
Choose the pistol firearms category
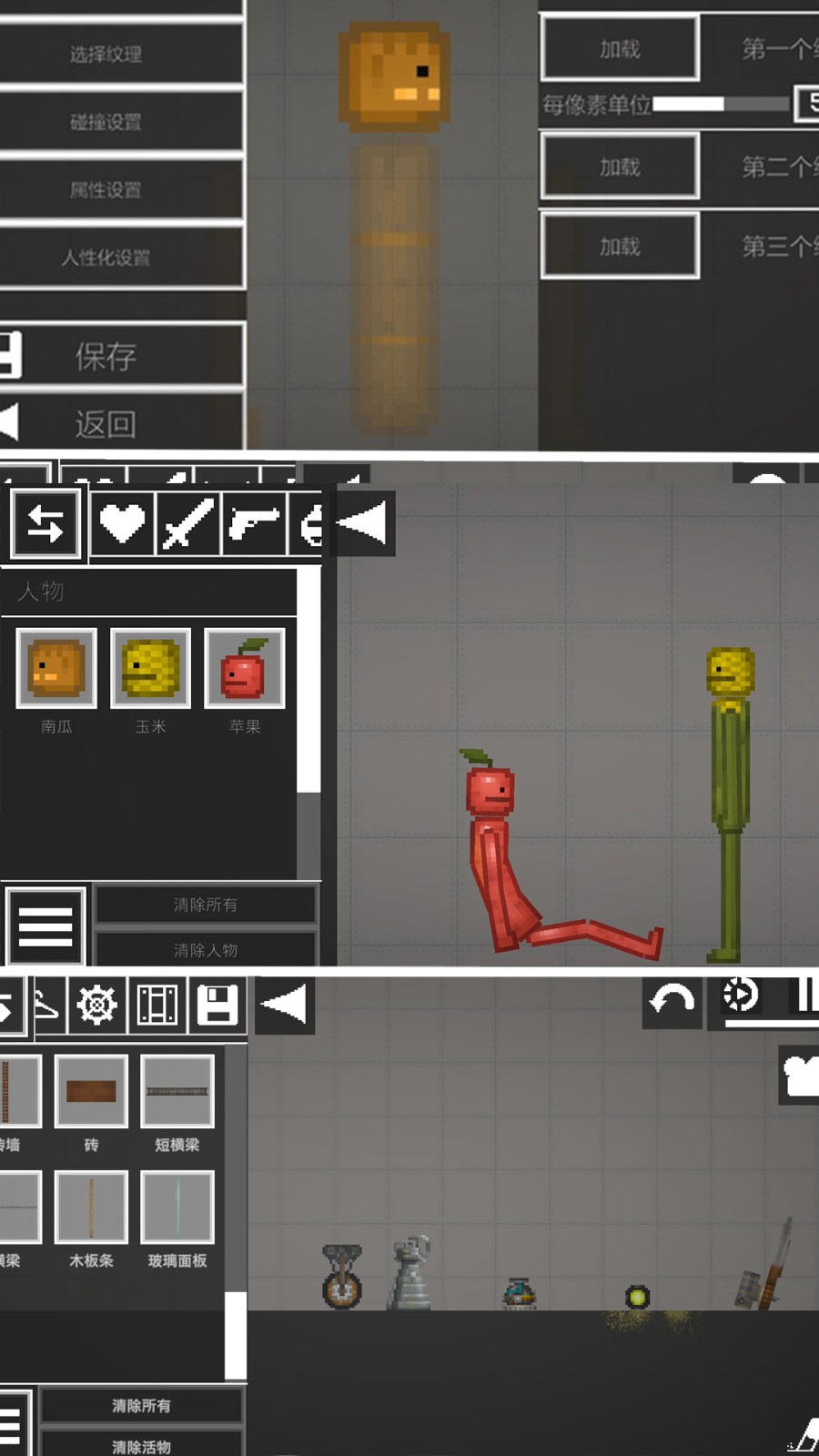[253, 523]
